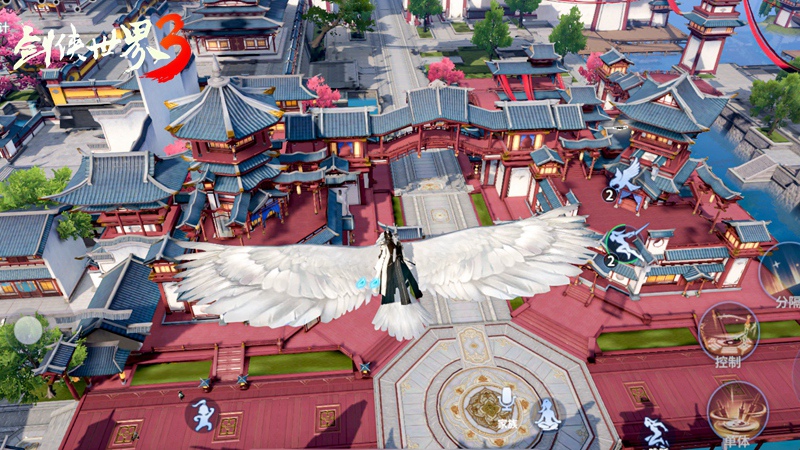Tap the running figure icon at bottom left
Screen dimensions: 800x450
203,414
